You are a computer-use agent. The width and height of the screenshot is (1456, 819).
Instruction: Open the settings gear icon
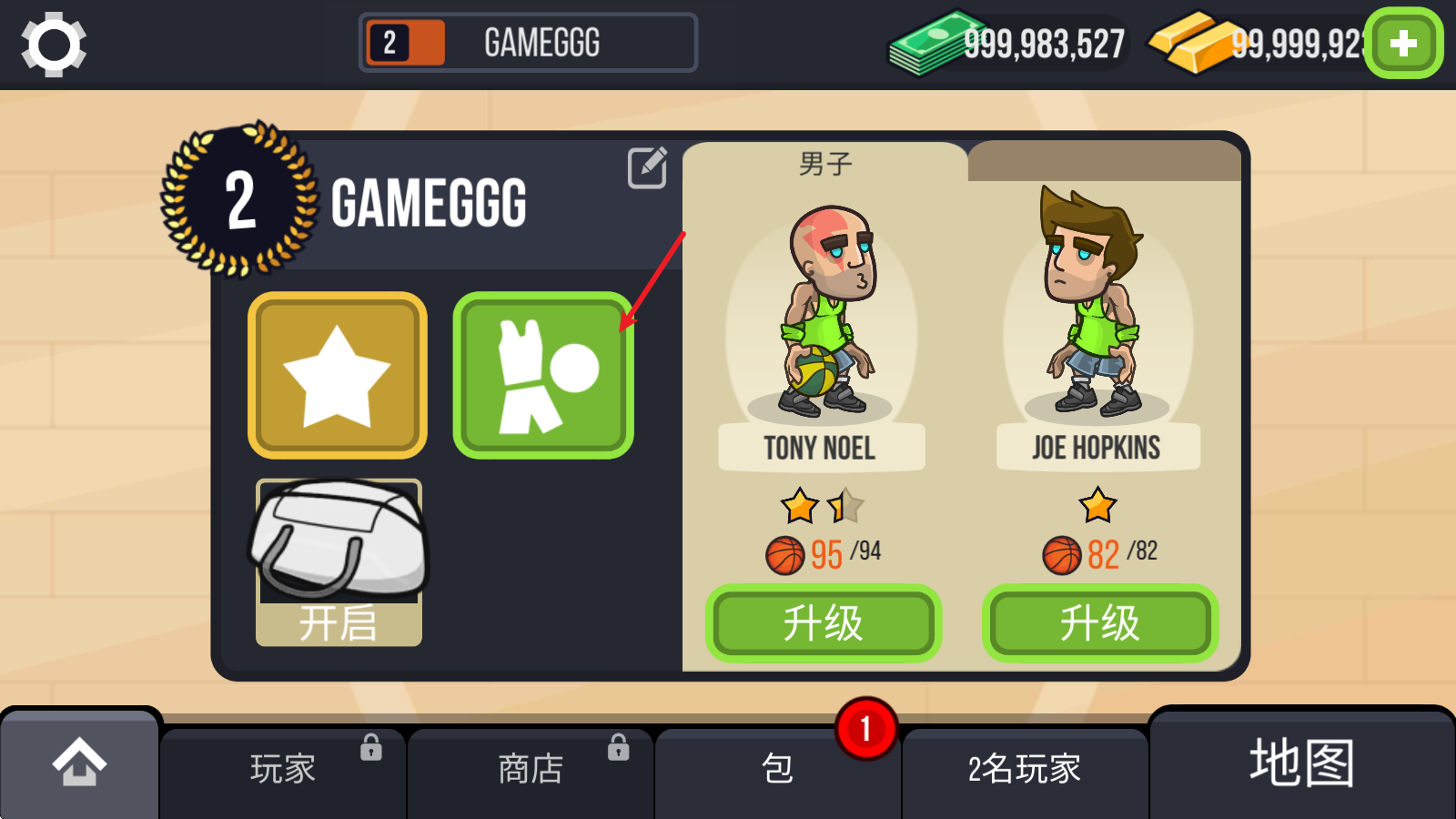(x=53, y=42)
